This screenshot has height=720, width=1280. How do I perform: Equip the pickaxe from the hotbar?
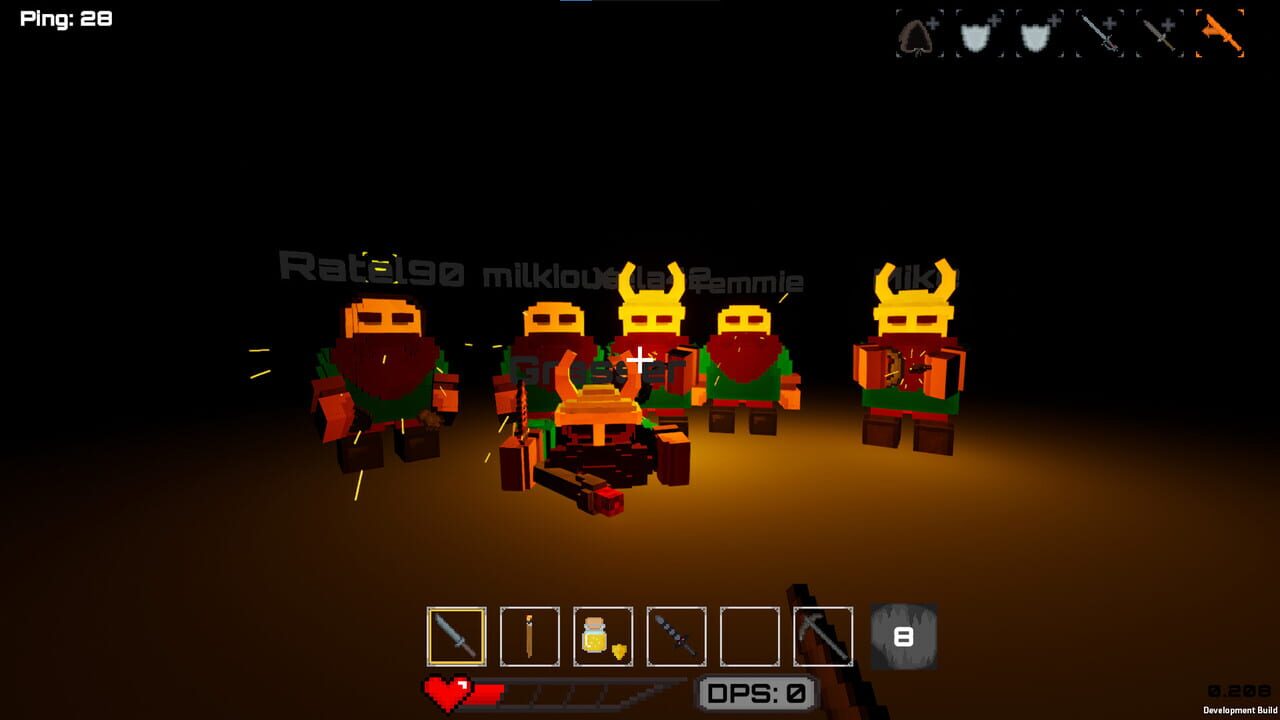[822, 636]
